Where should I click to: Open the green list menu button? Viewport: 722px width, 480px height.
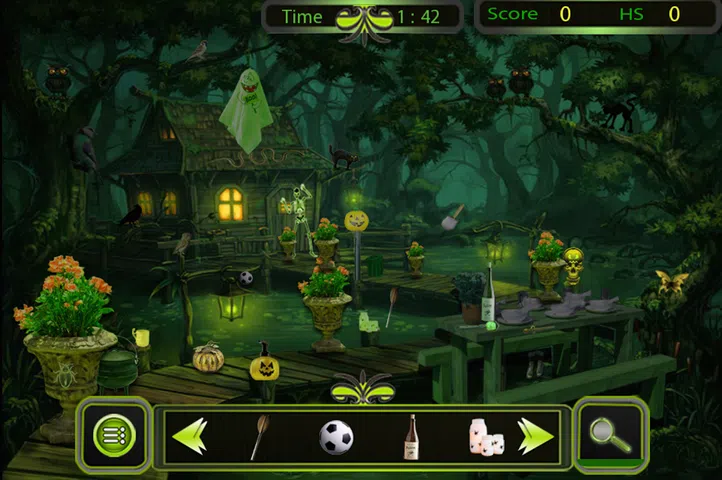point(113,435)
